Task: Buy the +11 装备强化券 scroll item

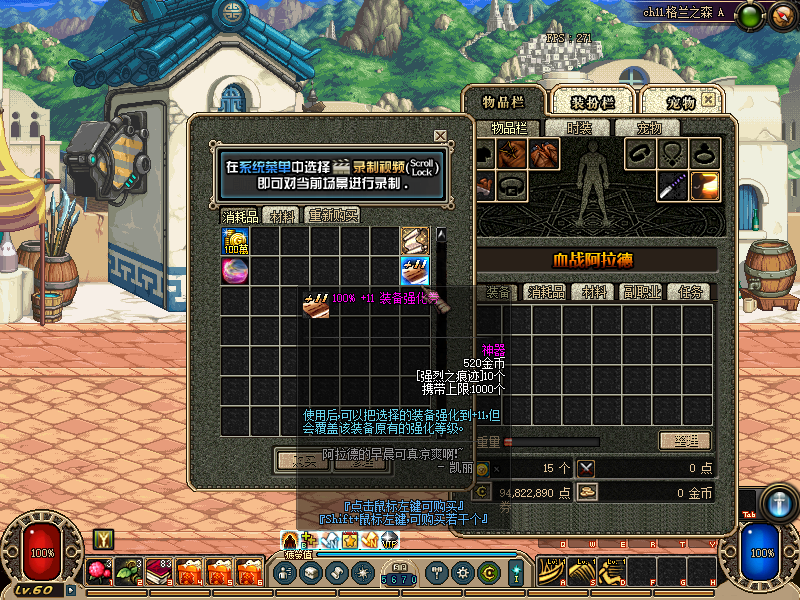Action: click(x=415, y=270)
